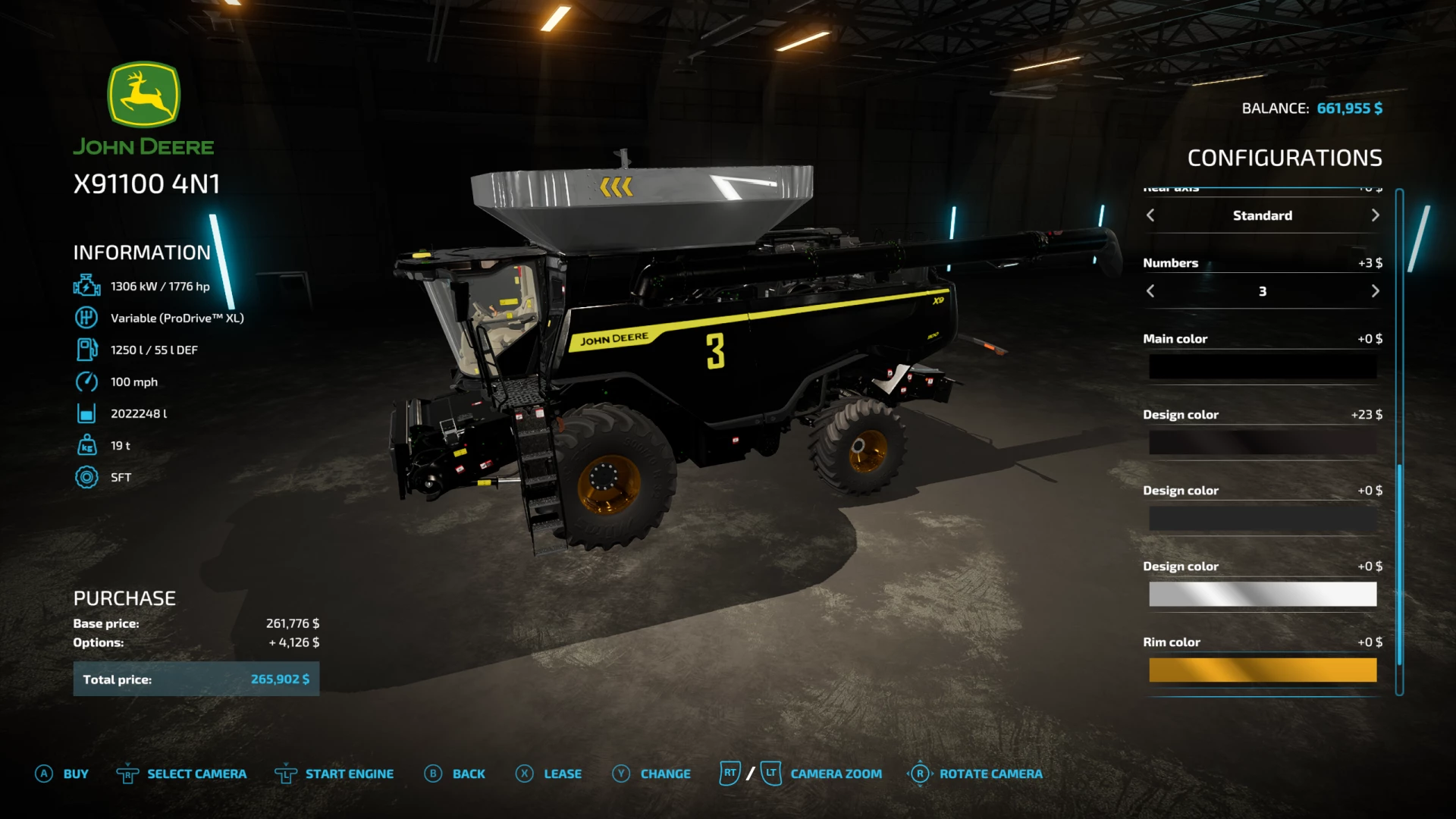
Task: Open the gold Rim color swatch
Action: [x=1262, y=670]
